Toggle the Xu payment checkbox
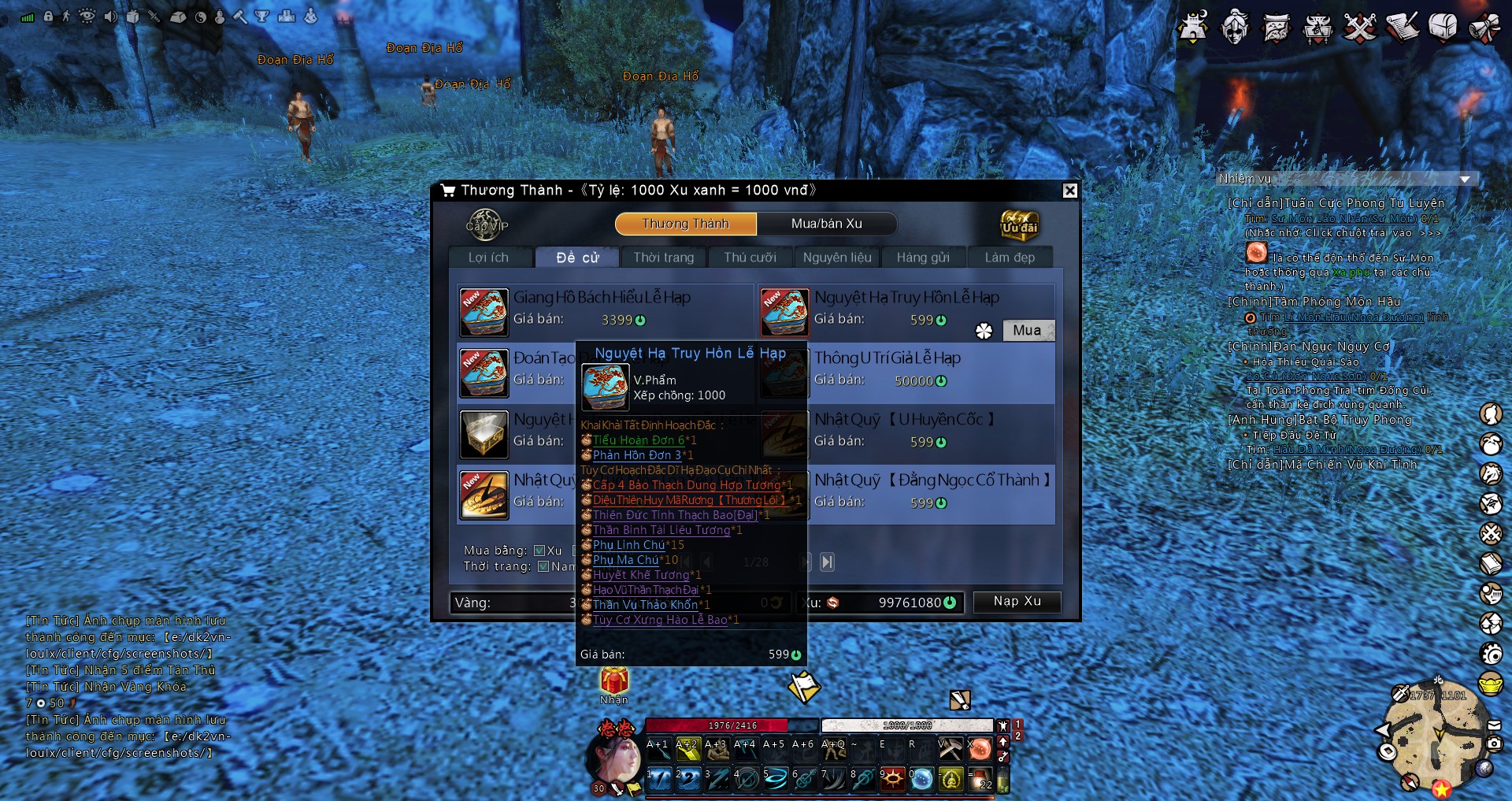The height and width of the screenshot is (801, 1512). [x=539, y=551]
